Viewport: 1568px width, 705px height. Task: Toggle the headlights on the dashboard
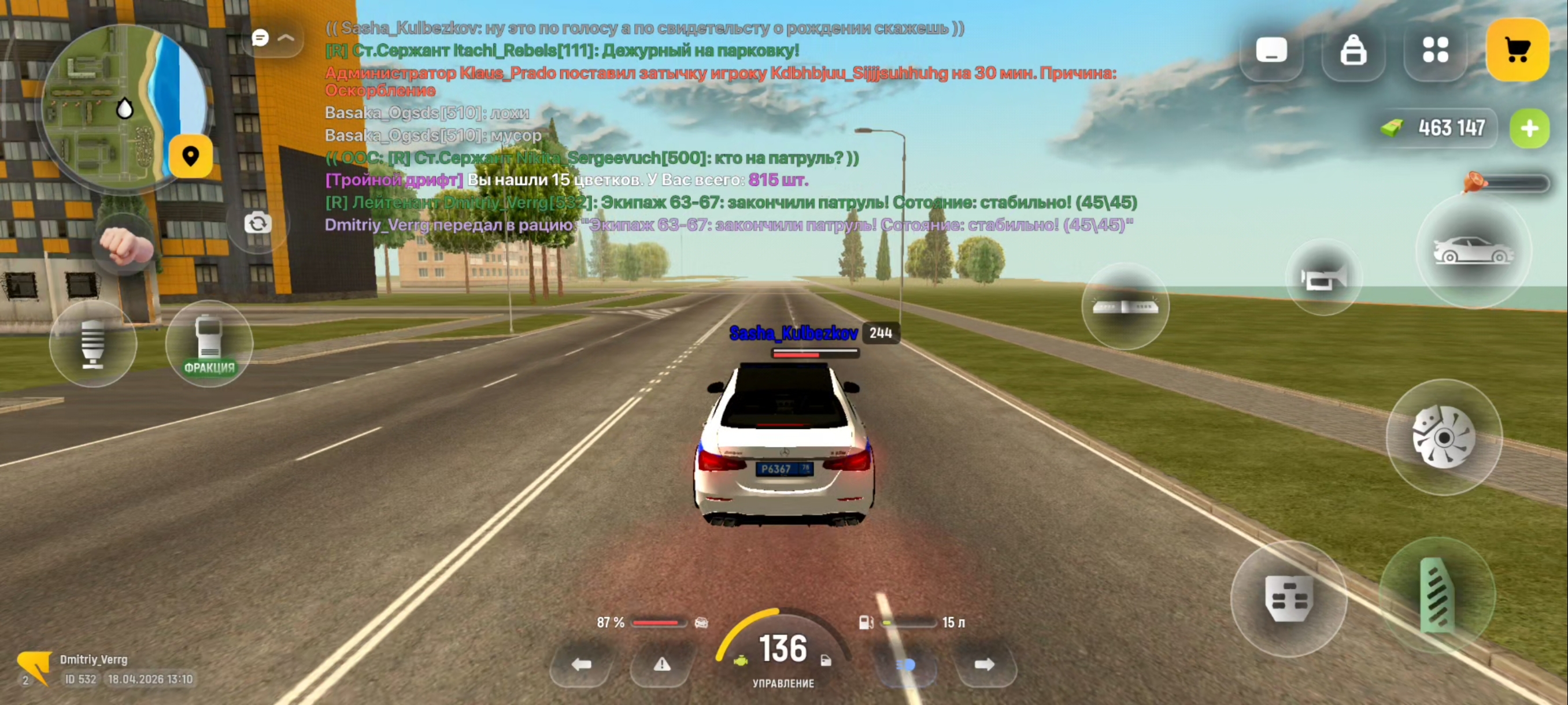907,665
